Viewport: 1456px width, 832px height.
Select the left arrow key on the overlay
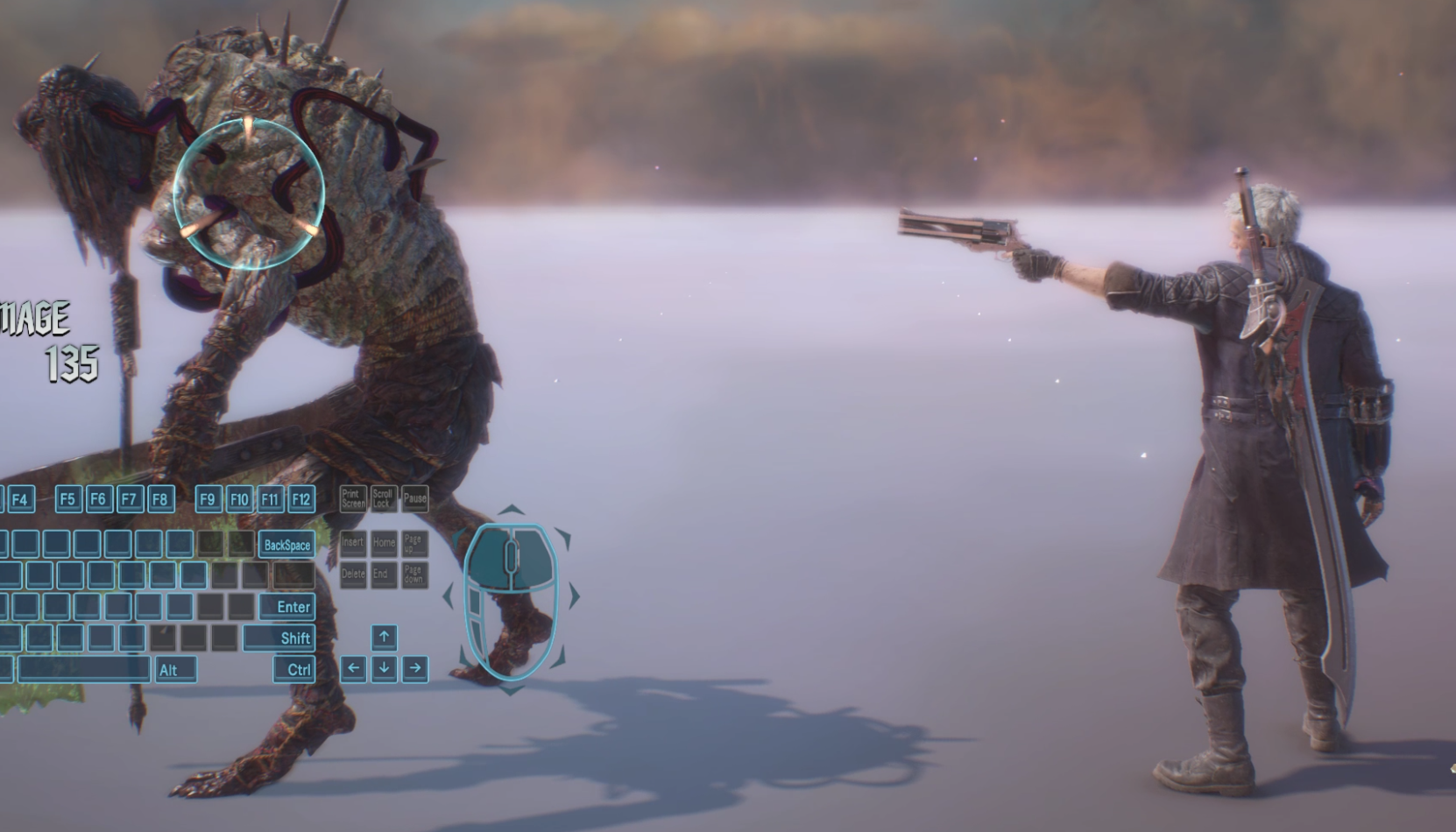(353, 668)
